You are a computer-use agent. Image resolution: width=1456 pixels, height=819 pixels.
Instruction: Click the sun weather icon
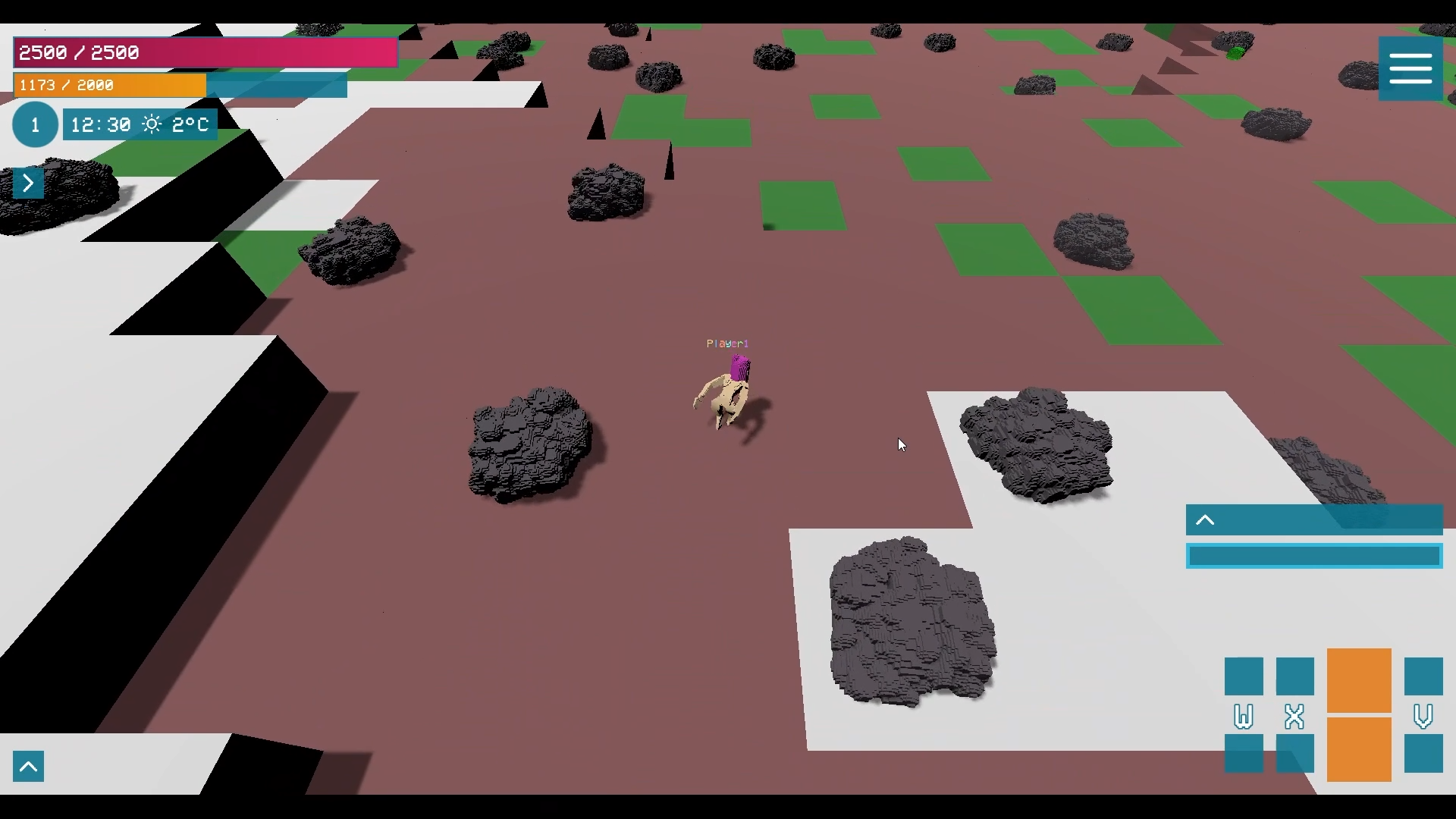(152, 124)
